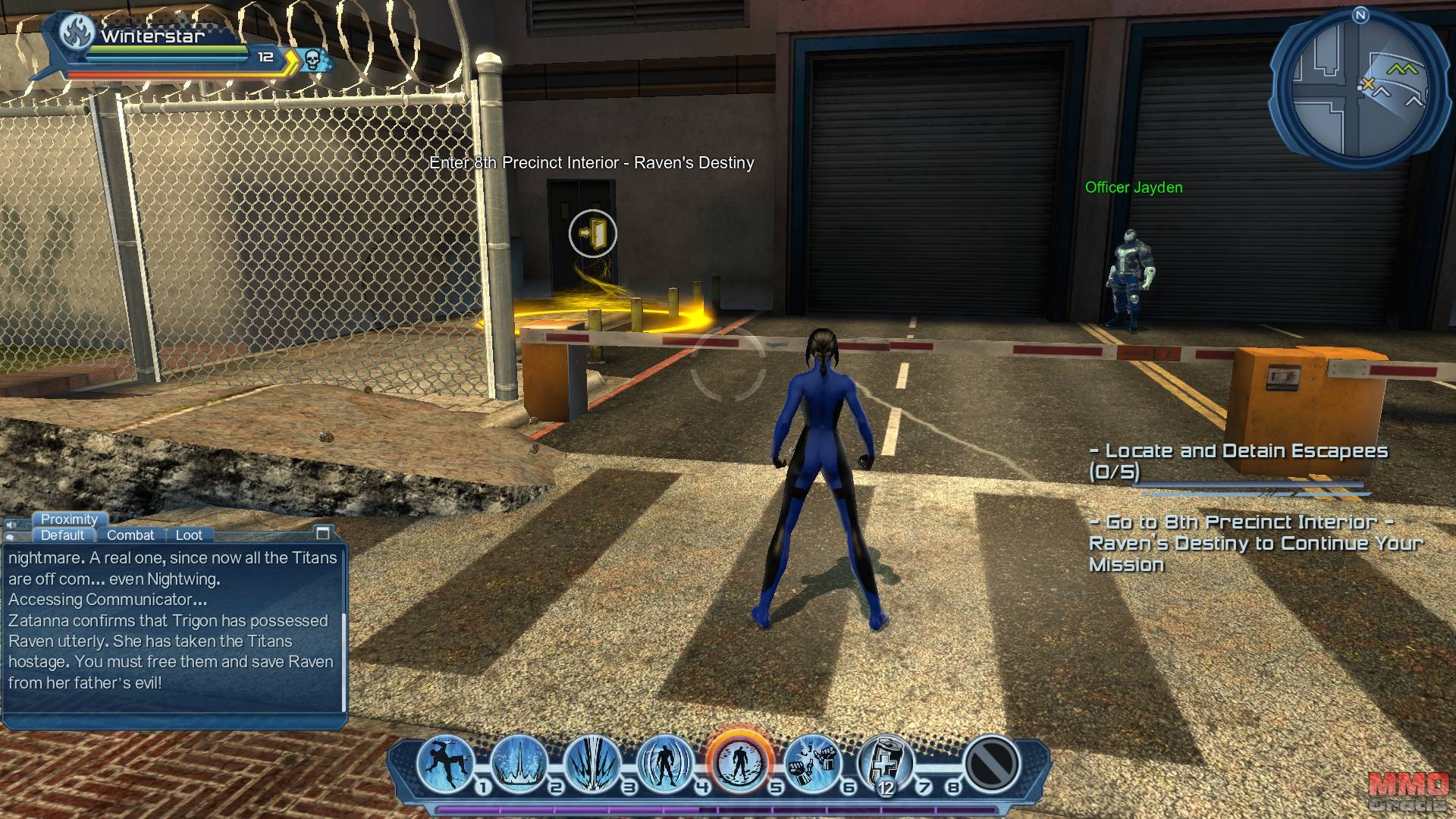Toggle the chat speaker voice icon

[11, 524]
